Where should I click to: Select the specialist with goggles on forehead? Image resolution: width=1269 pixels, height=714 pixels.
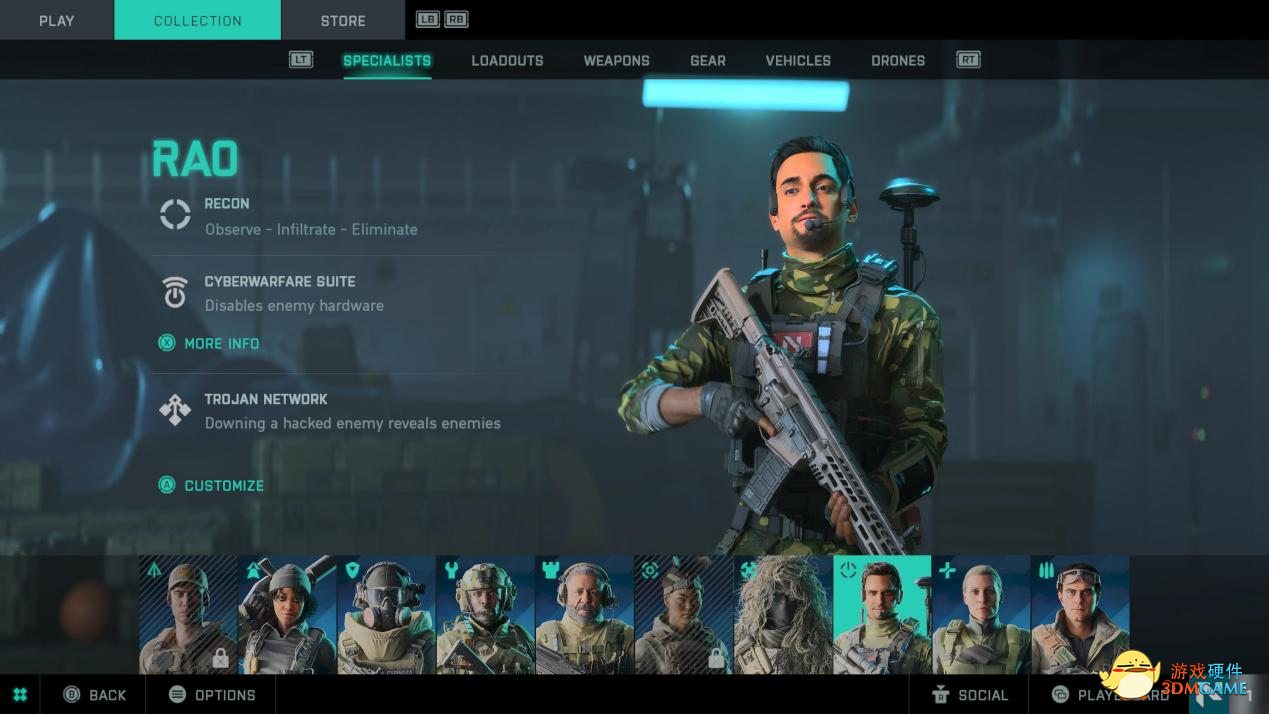pos(1080,615)
